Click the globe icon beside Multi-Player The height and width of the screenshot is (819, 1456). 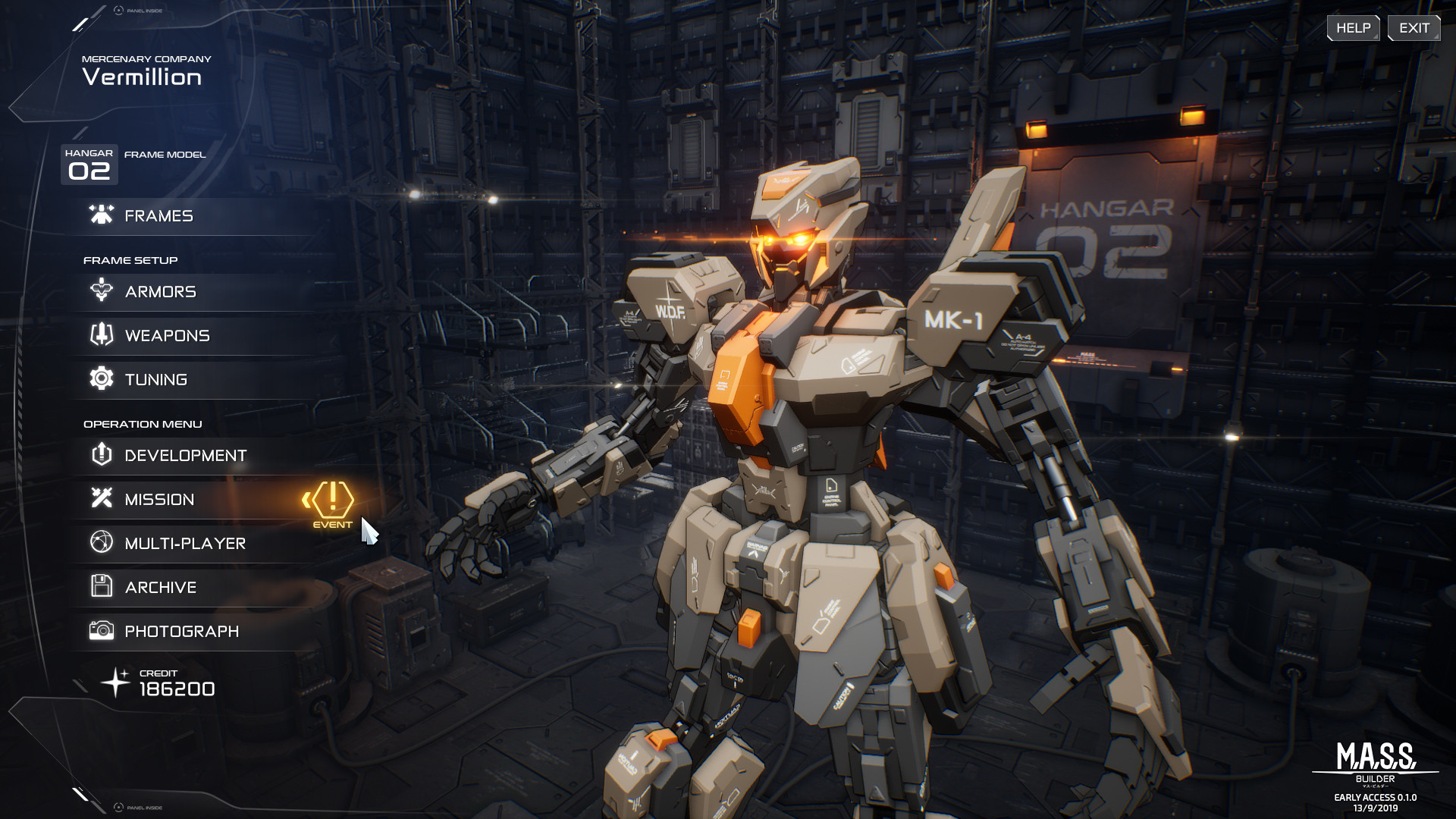click(99, 543)
